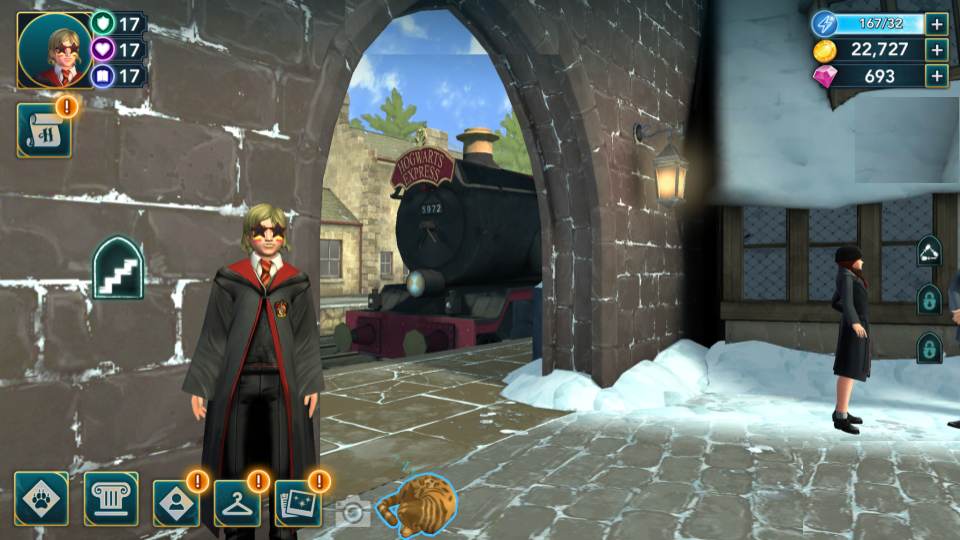Select the sleeping striped cat pet
The height and width of the screenshot is (540, 960).
pos(418,501)
